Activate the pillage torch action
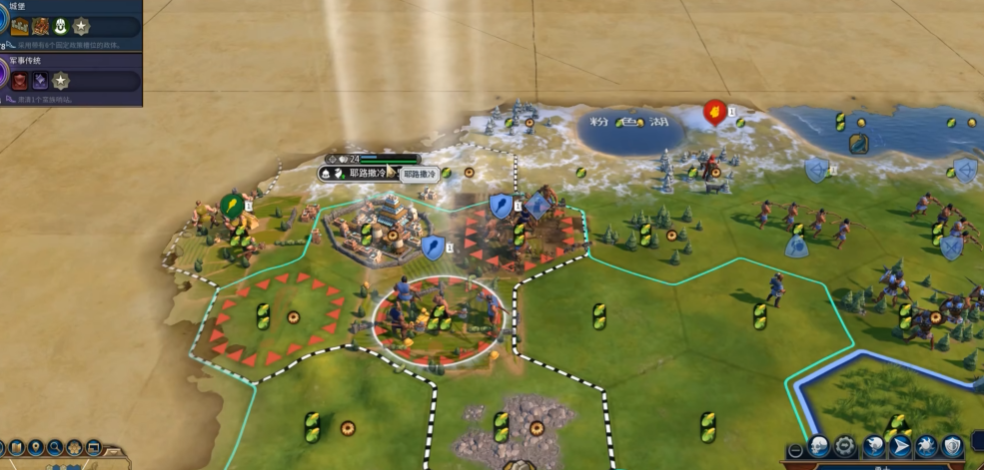The height and width of the screenshot is (470, 984). tap(872, 446)
